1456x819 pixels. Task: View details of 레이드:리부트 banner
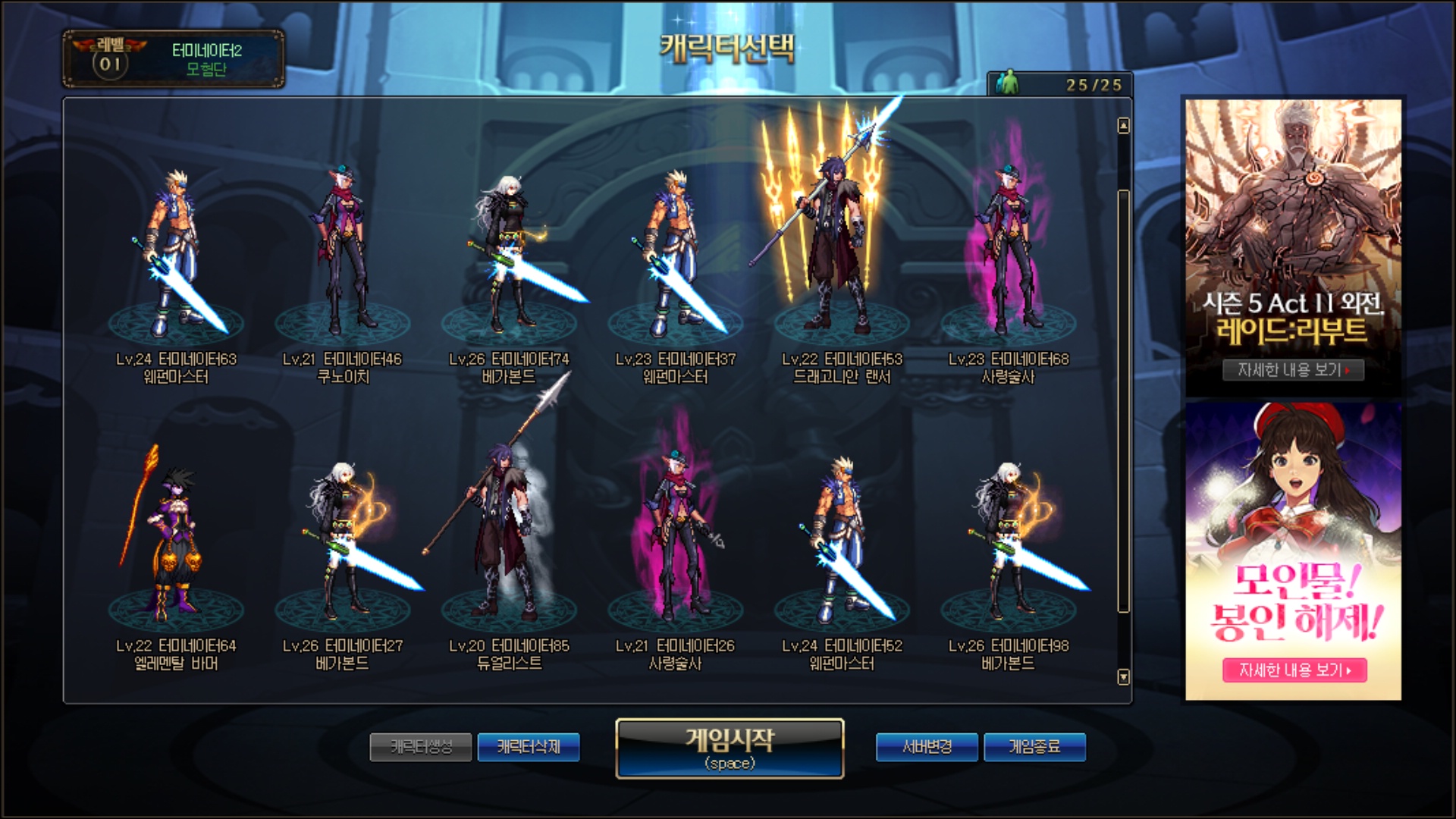[x=1293, y=370]
